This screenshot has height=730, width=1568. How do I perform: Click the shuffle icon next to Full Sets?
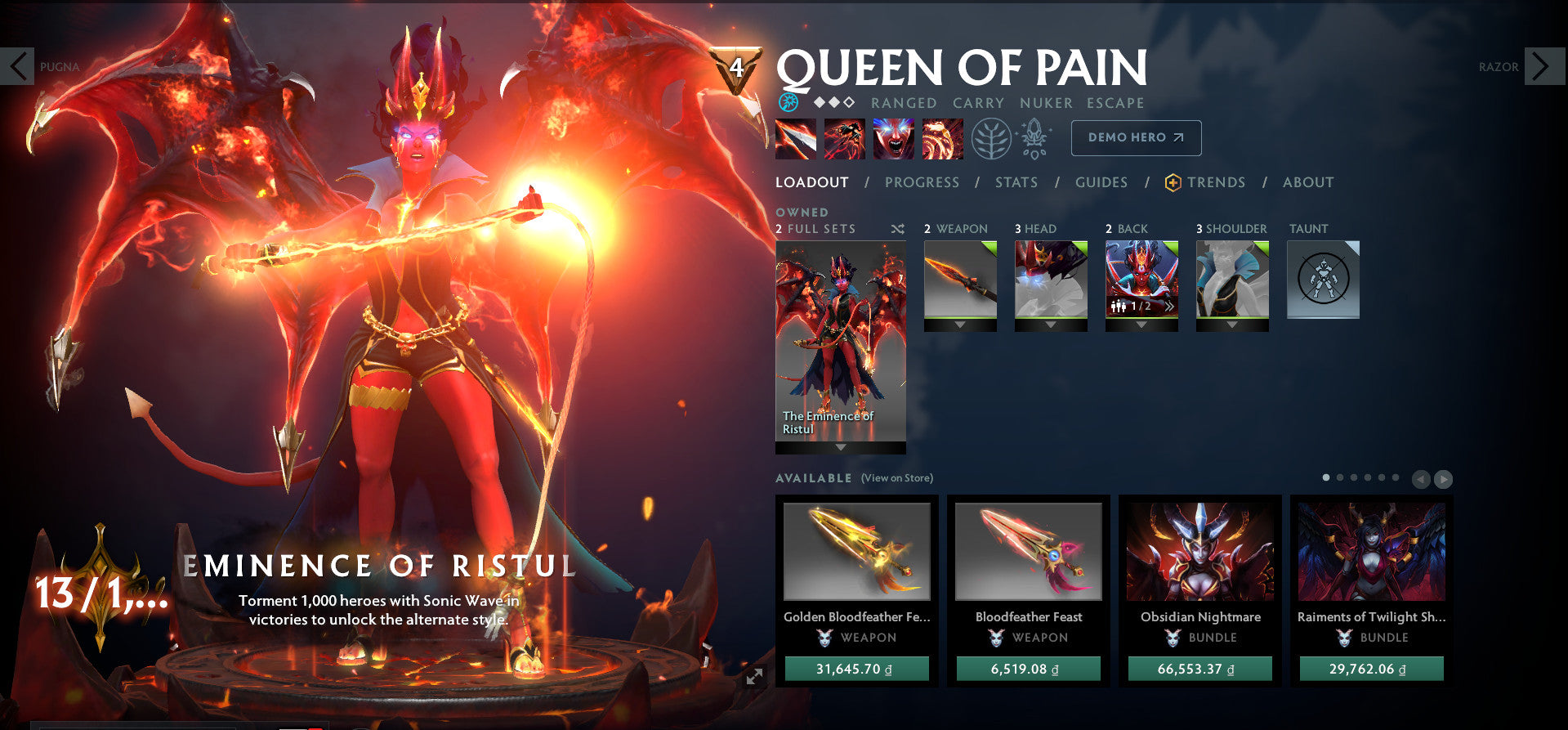[x=896, y=230]
